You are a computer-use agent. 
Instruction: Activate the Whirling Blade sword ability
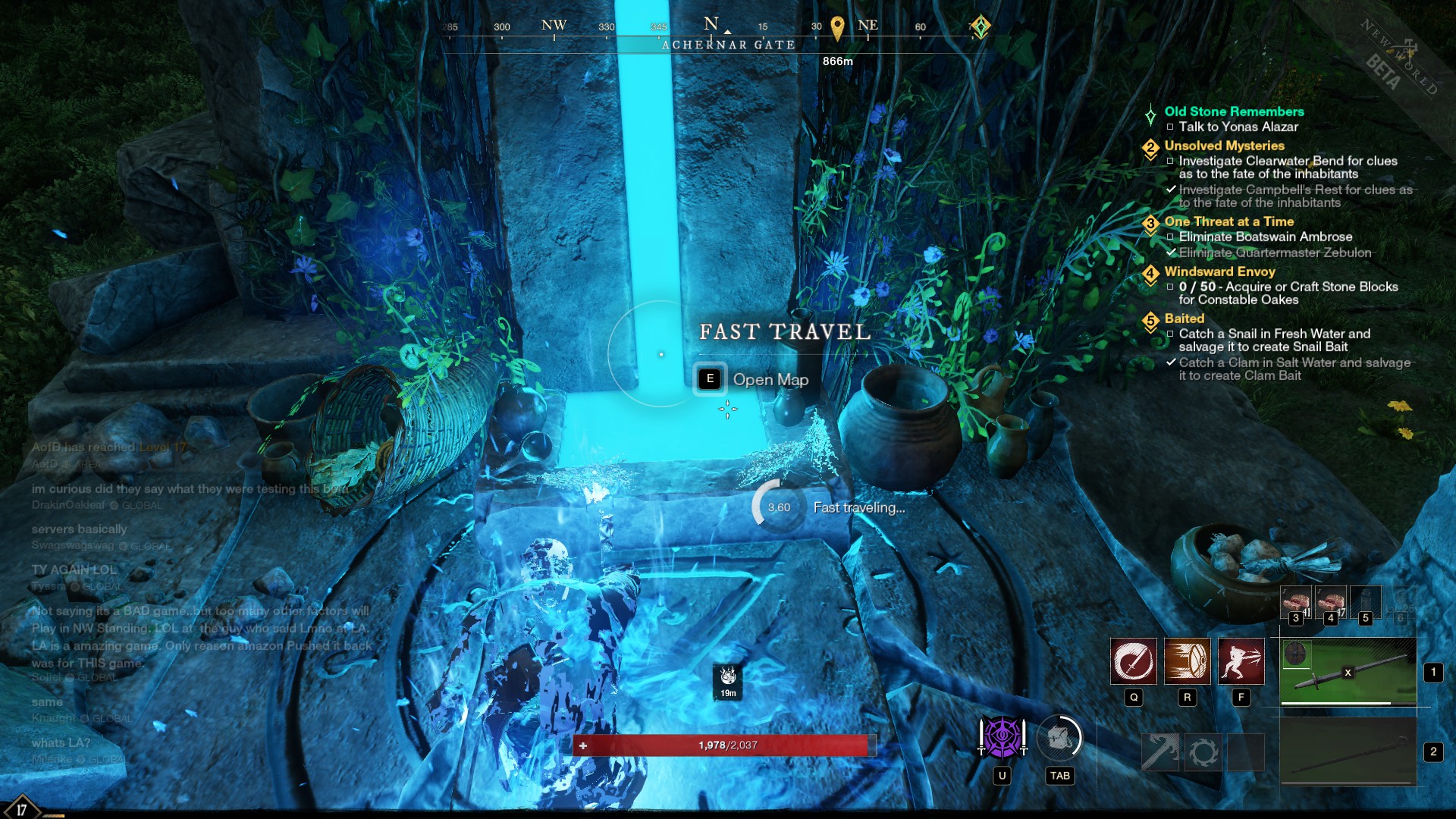[x=1134, y=661]
